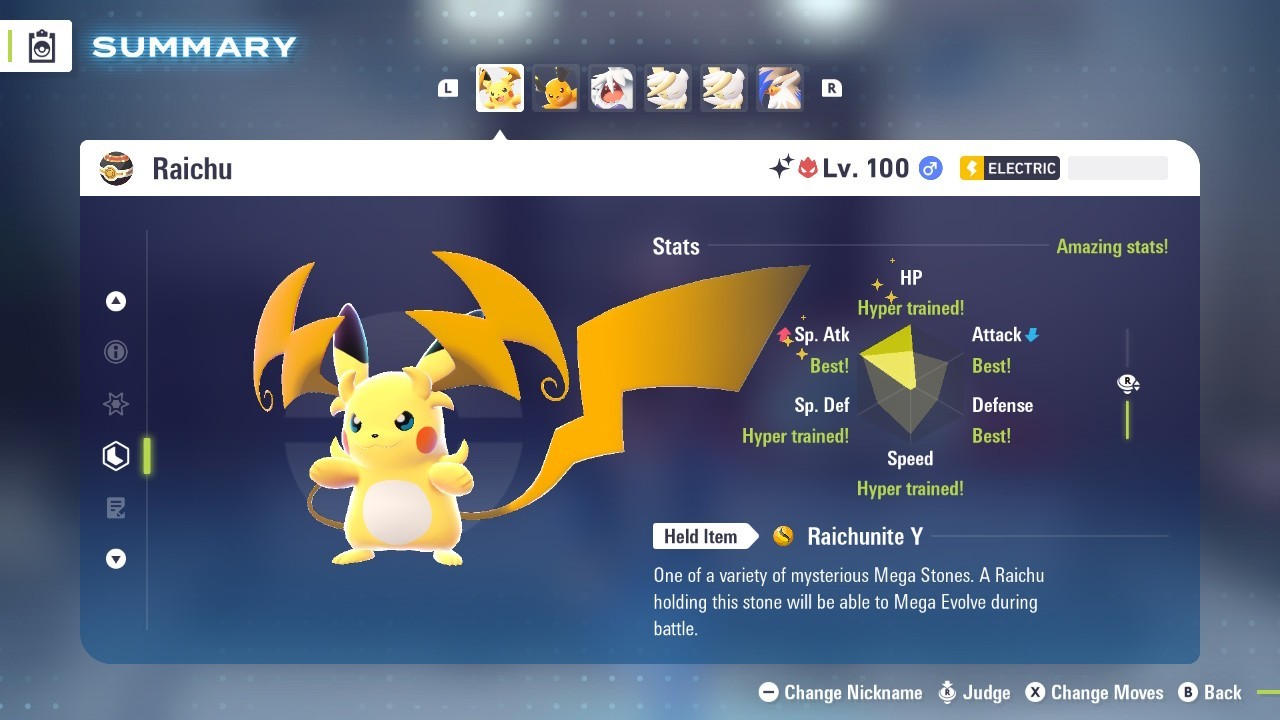This screenshot has width=1280, height=720.
Task: Click the up arrow in the page sidebar
Action: [116, 301]
